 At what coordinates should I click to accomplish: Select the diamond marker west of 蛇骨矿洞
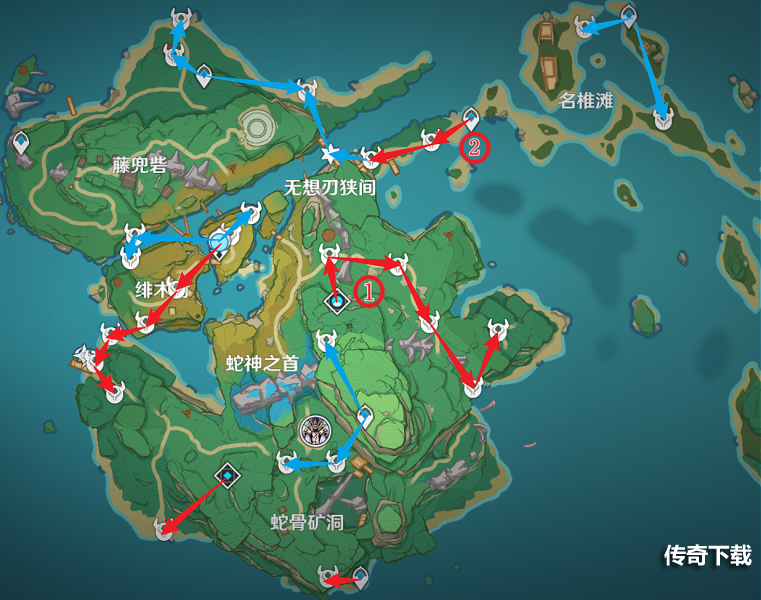(x=228, y=476)
